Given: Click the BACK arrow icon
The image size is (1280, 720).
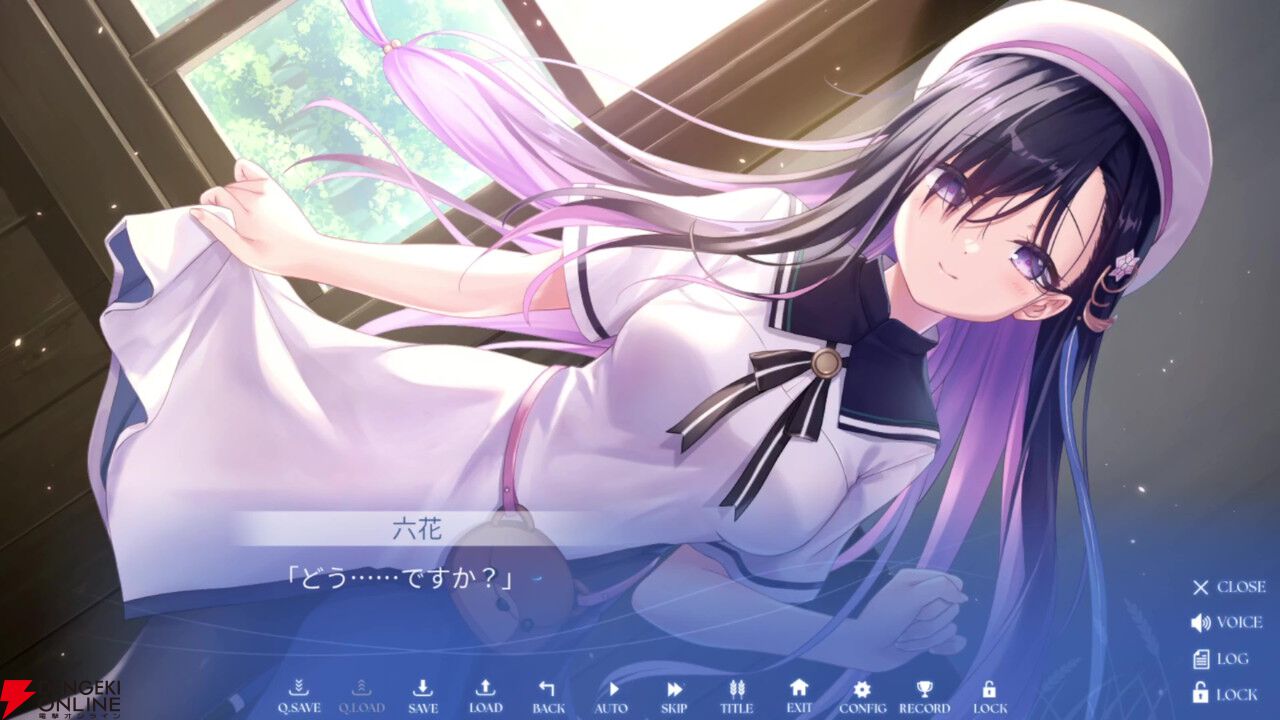Looking at the screenshot, I should tap(546, 690).
